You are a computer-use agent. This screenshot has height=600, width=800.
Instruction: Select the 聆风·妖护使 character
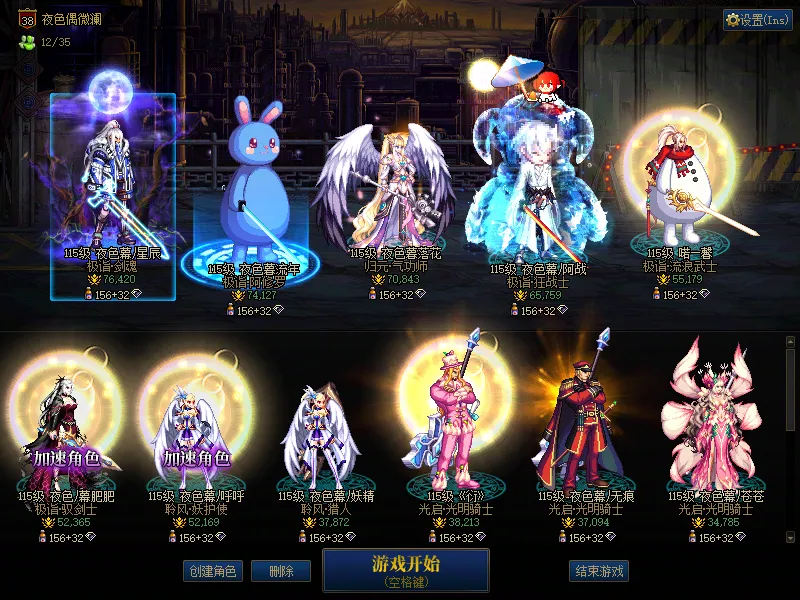pos(197,430)
